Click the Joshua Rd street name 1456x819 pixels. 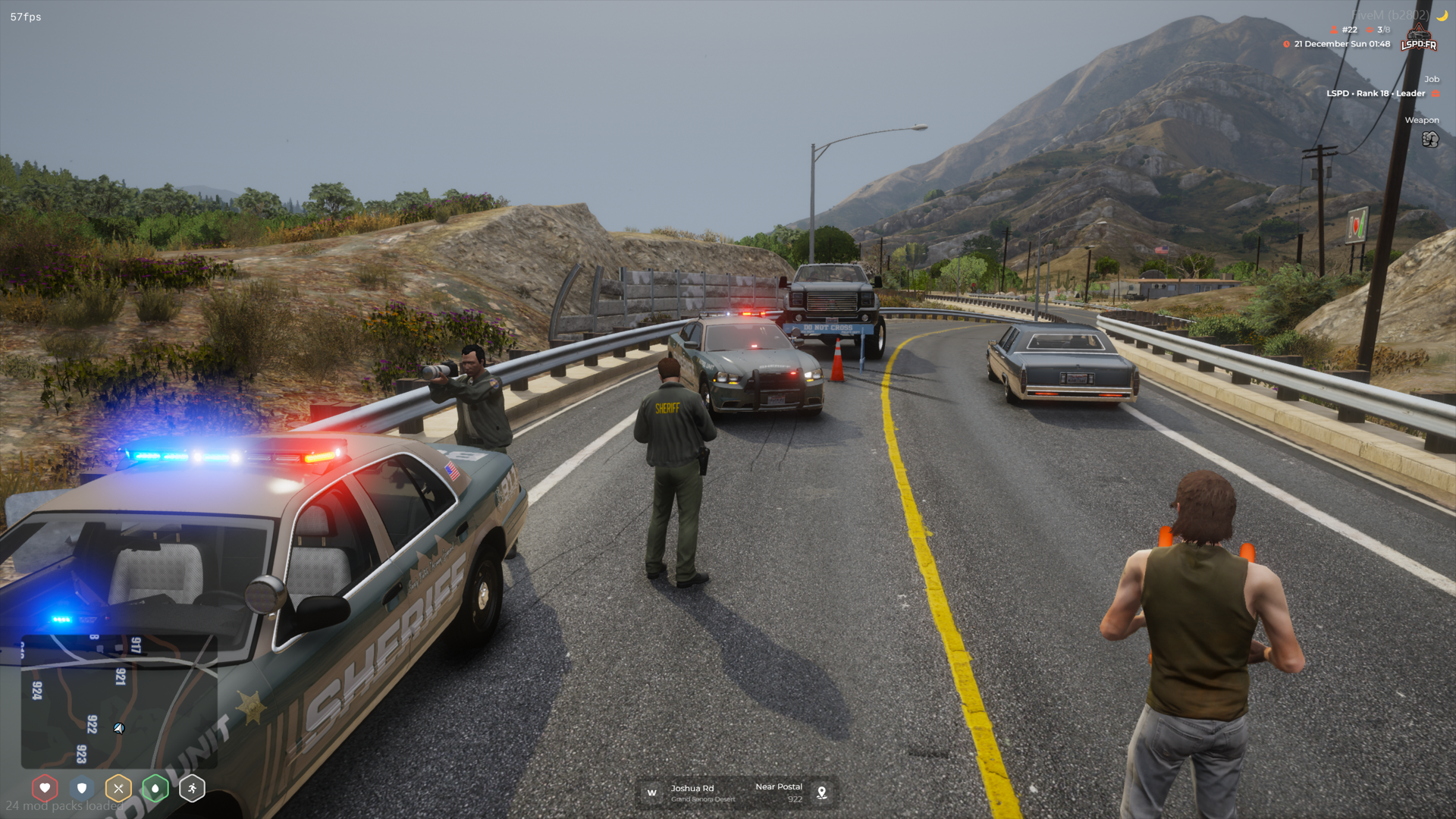pyautogui.click(x=691, y=788)
